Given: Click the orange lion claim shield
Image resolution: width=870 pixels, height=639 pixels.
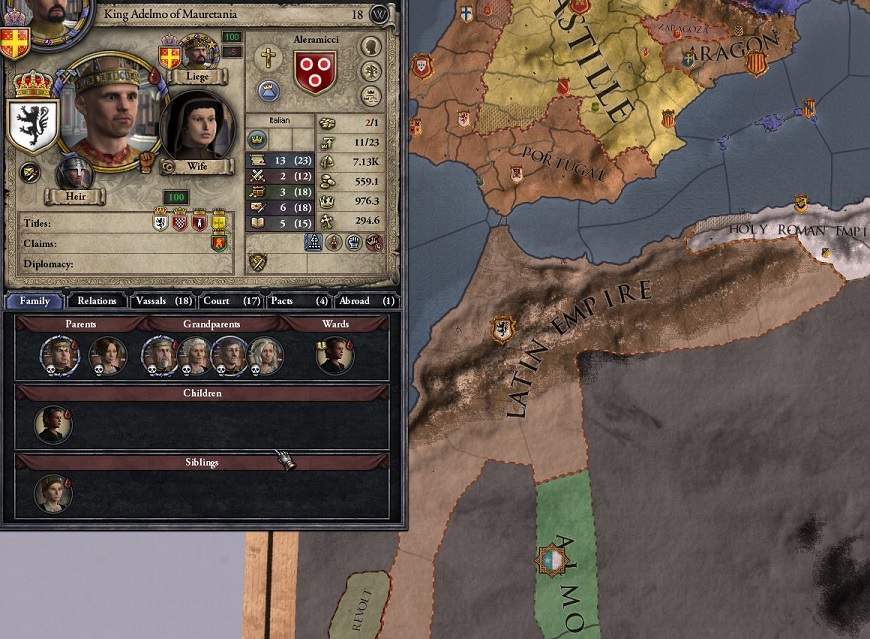Looking at the screenshot, I should click(218, 243).
